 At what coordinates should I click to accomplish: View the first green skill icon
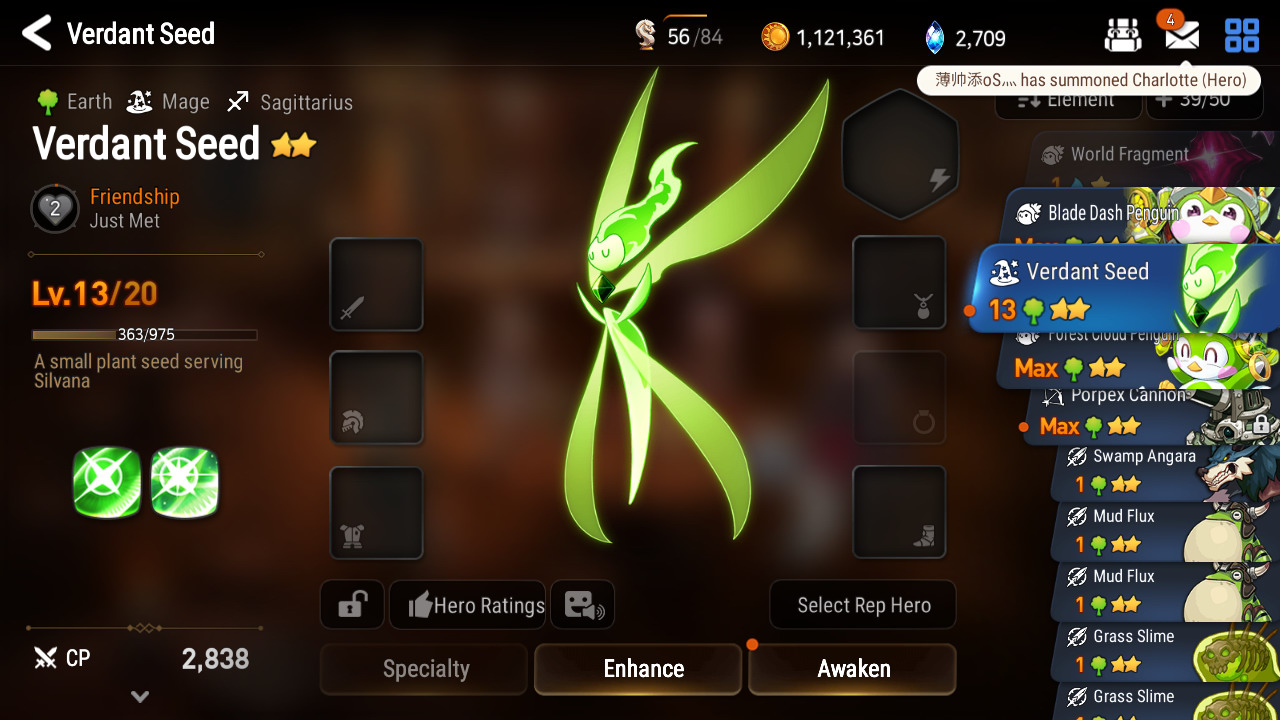coord(107,482)
